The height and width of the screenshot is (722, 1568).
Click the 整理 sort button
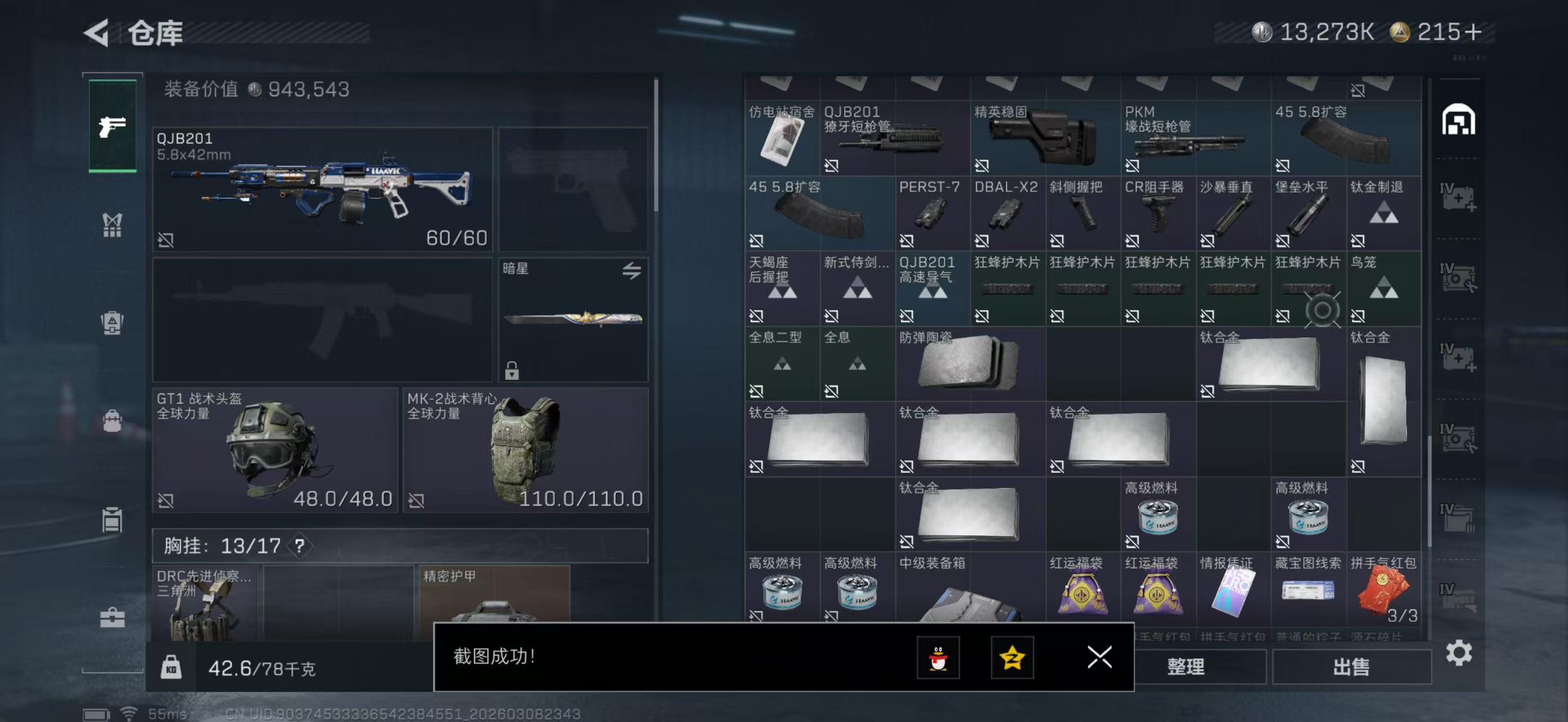pyautogui.click(x=1185, y=667)
